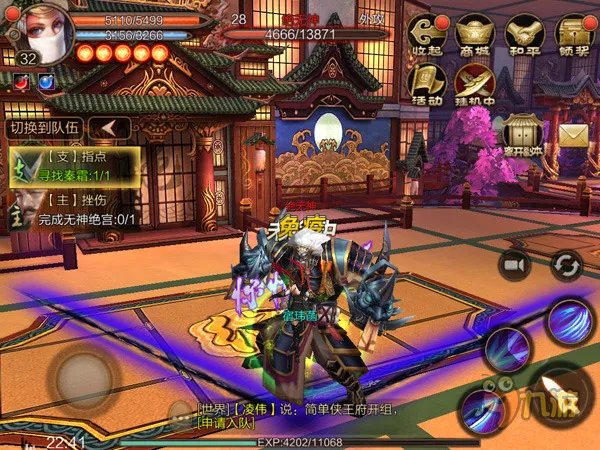Tap the 和平 handshake mode icon

[x=523, y=33]
